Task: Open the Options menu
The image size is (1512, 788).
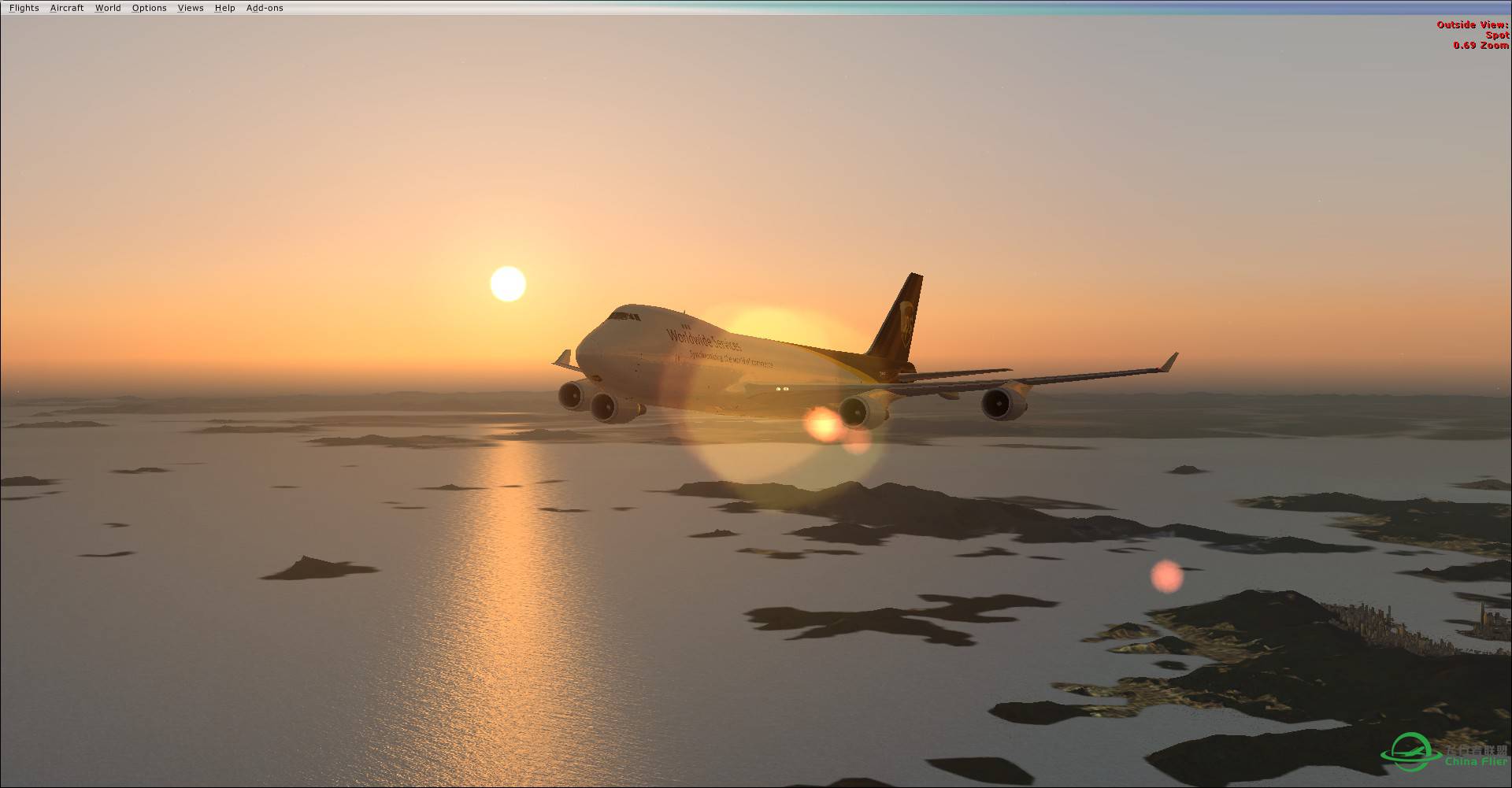Action: coord(149,7)
